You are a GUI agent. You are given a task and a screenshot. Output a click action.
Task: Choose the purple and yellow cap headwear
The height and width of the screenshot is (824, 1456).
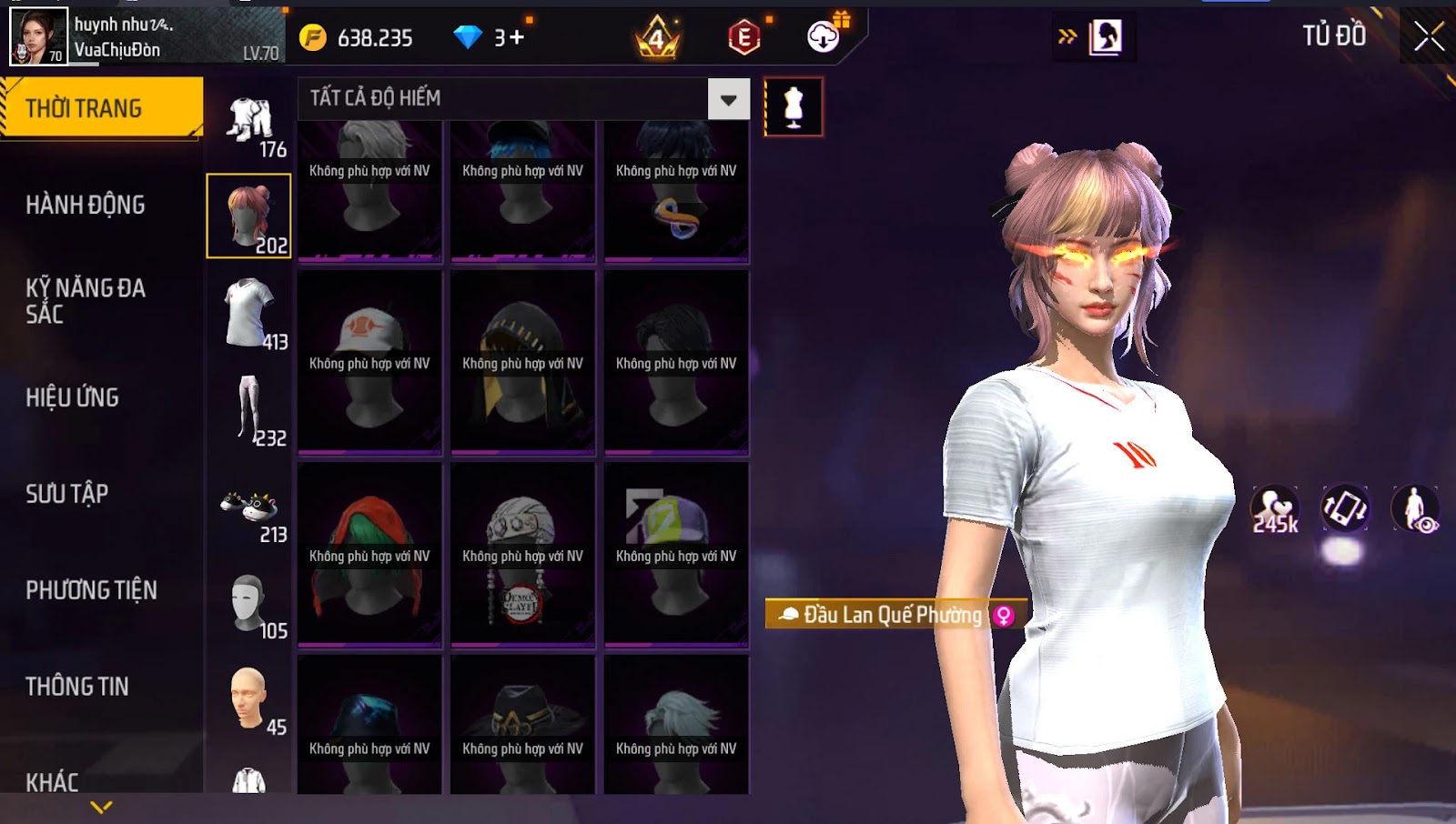coord(676,554)
